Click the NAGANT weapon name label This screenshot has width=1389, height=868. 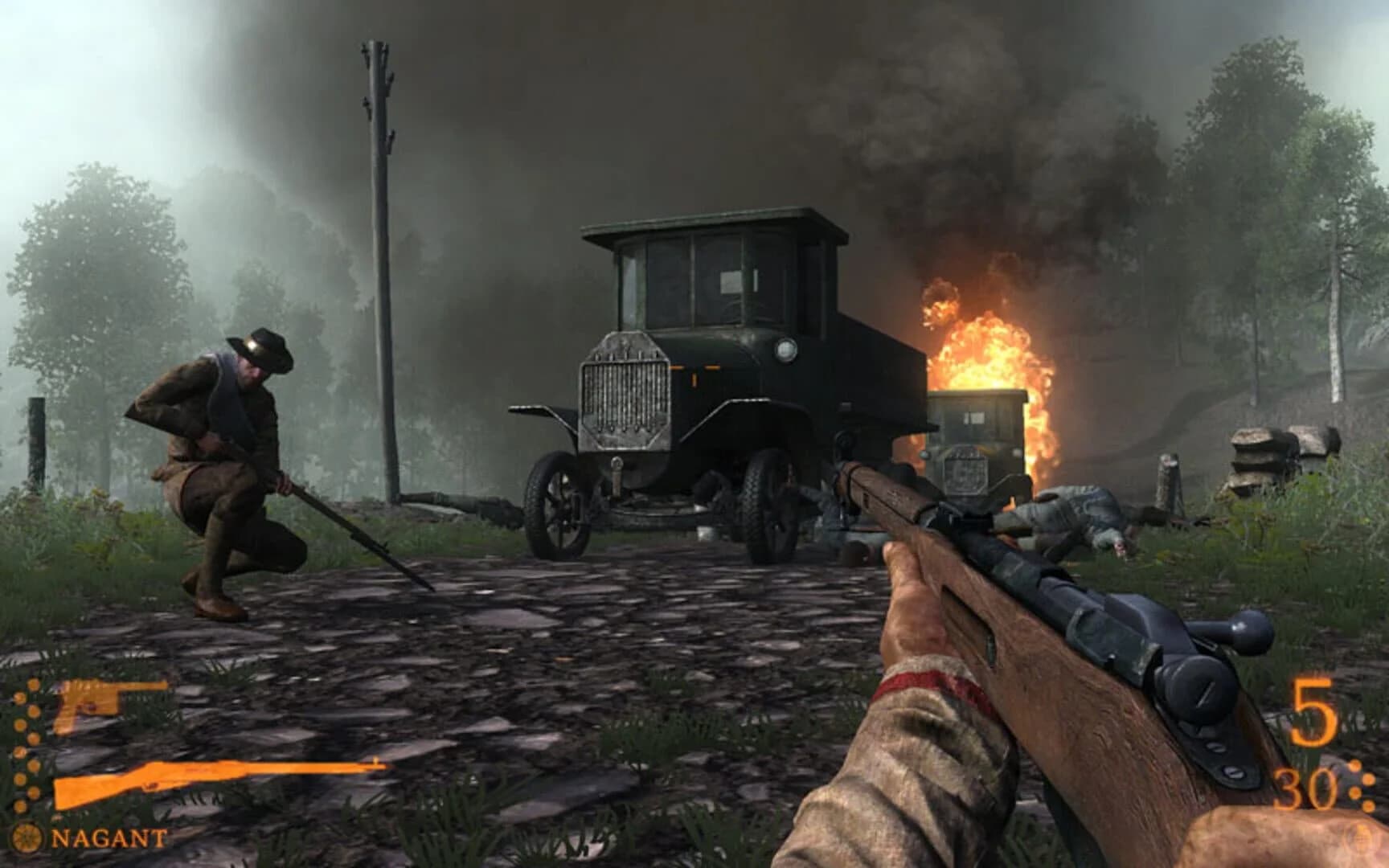[x=109, y=838]
